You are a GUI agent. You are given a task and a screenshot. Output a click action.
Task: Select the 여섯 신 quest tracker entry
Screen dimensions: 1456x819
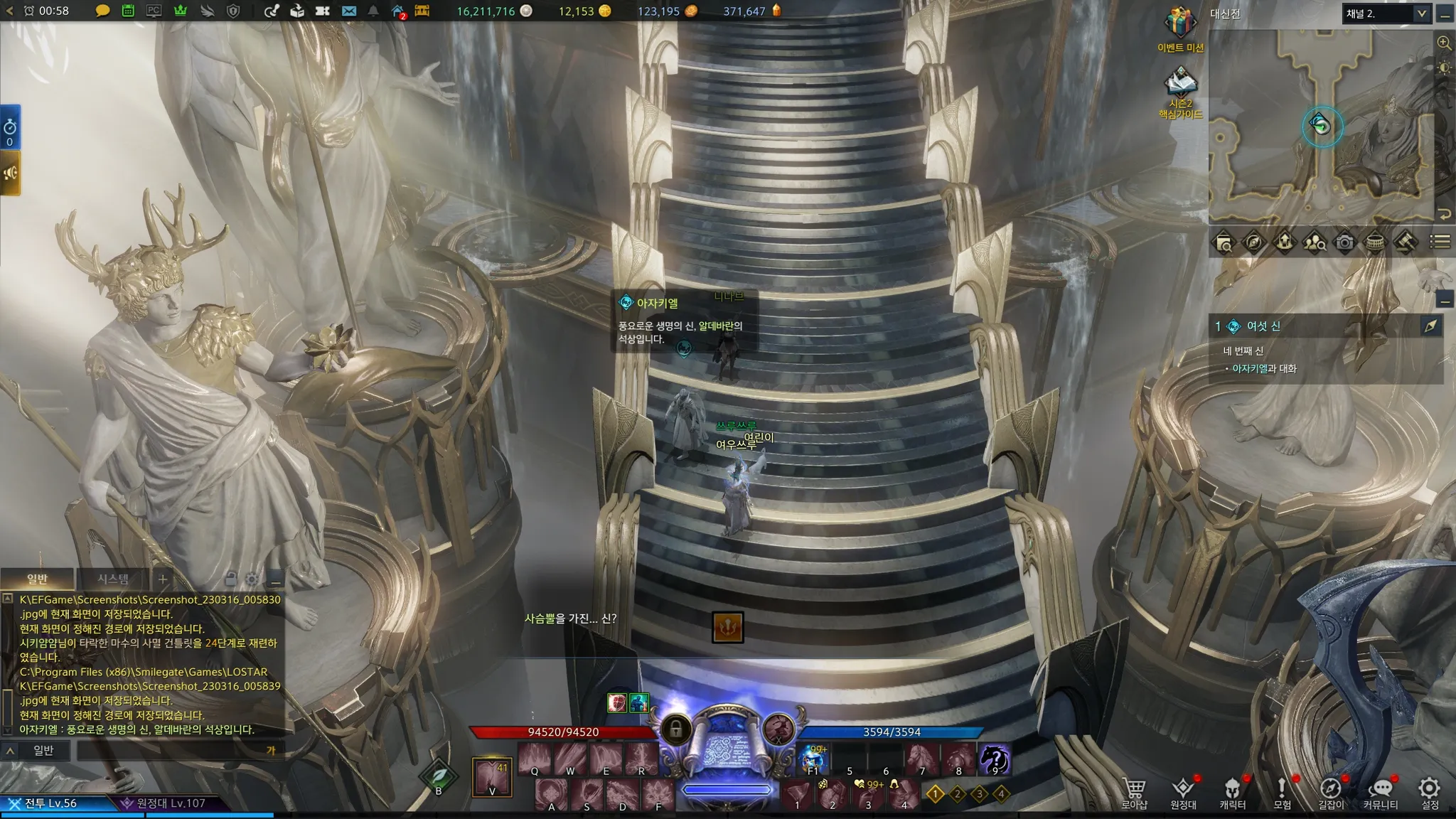click(x=1263, y=326)
